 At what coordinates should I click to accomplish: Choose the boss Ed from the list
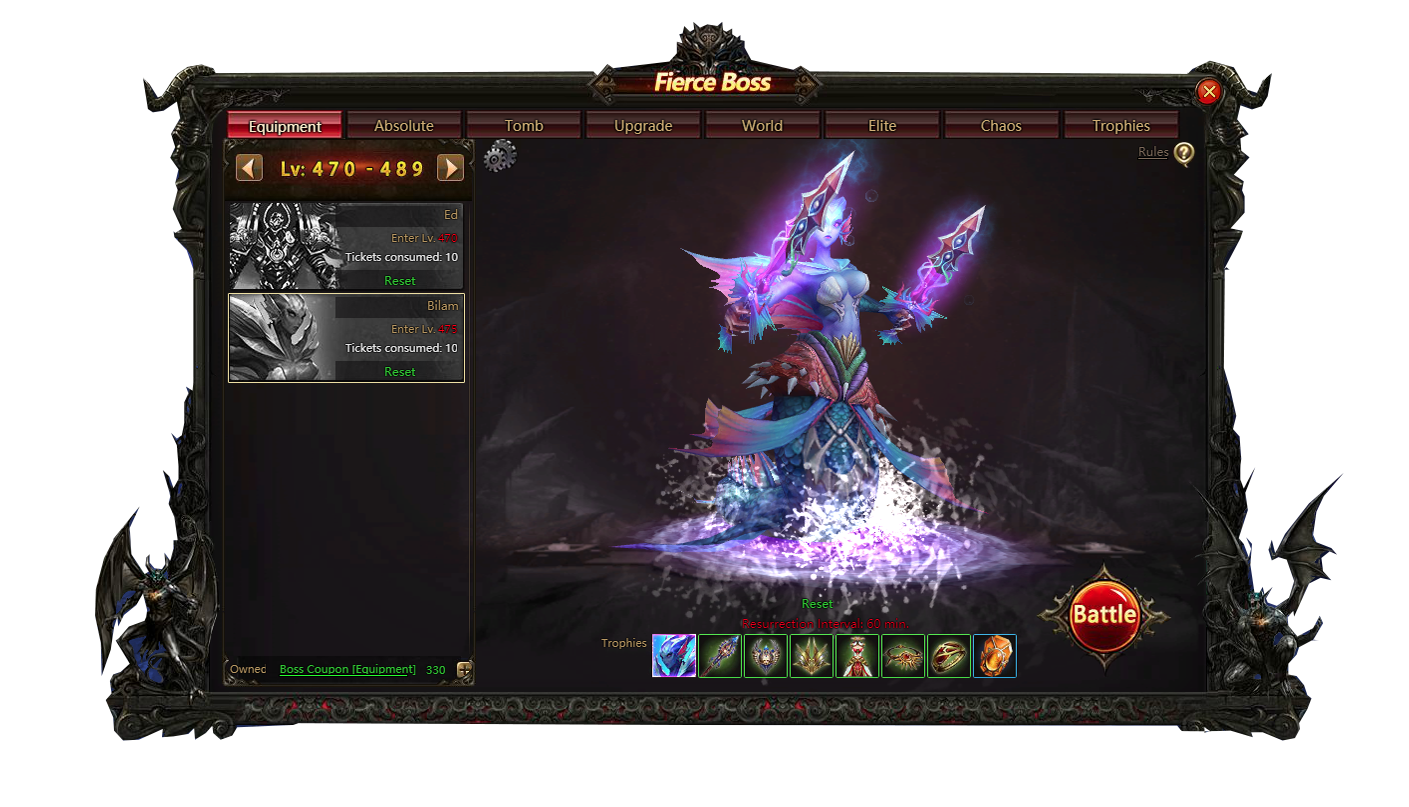[x=346, y=246]
